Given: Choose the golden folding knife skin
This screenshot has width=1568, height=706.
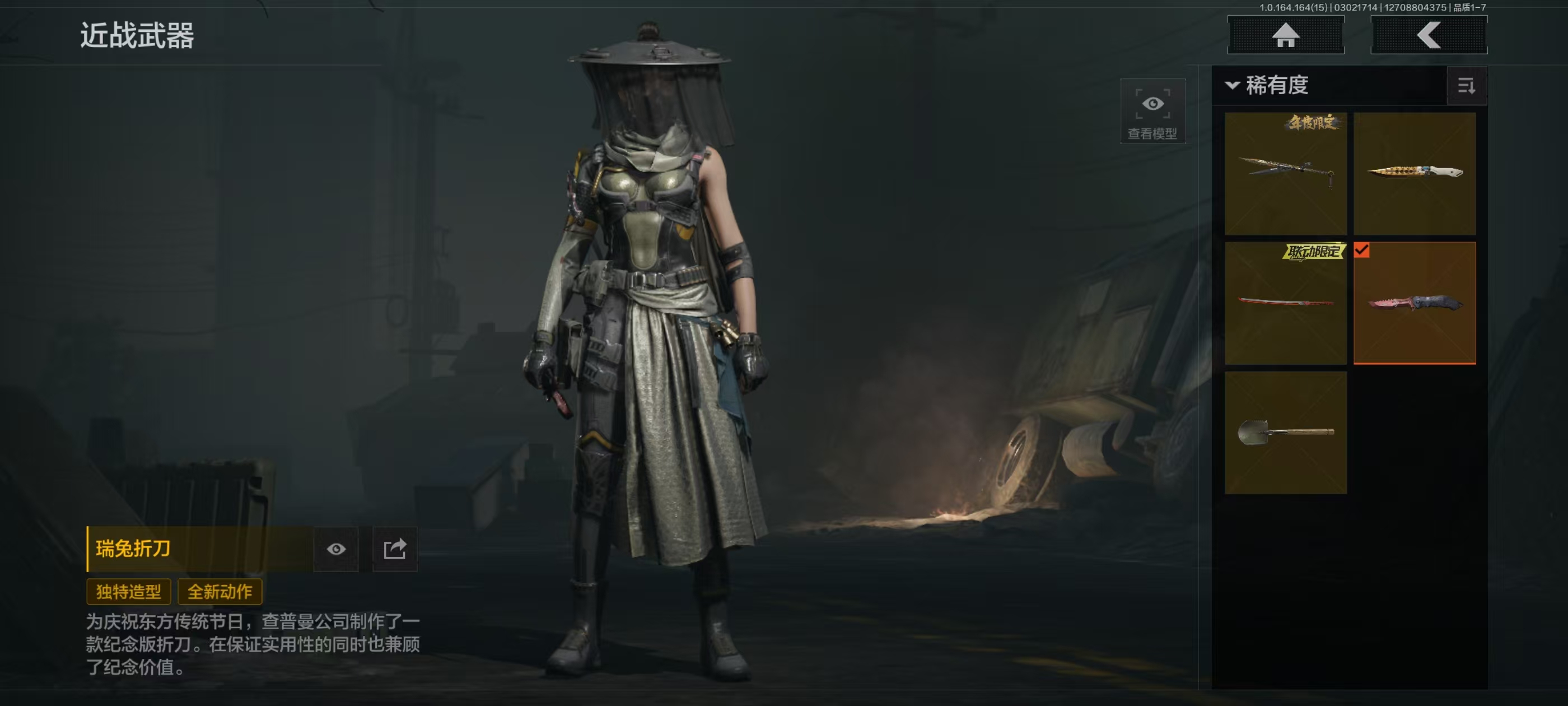Looking at the screenshot, I should [x=1414, y=174].
